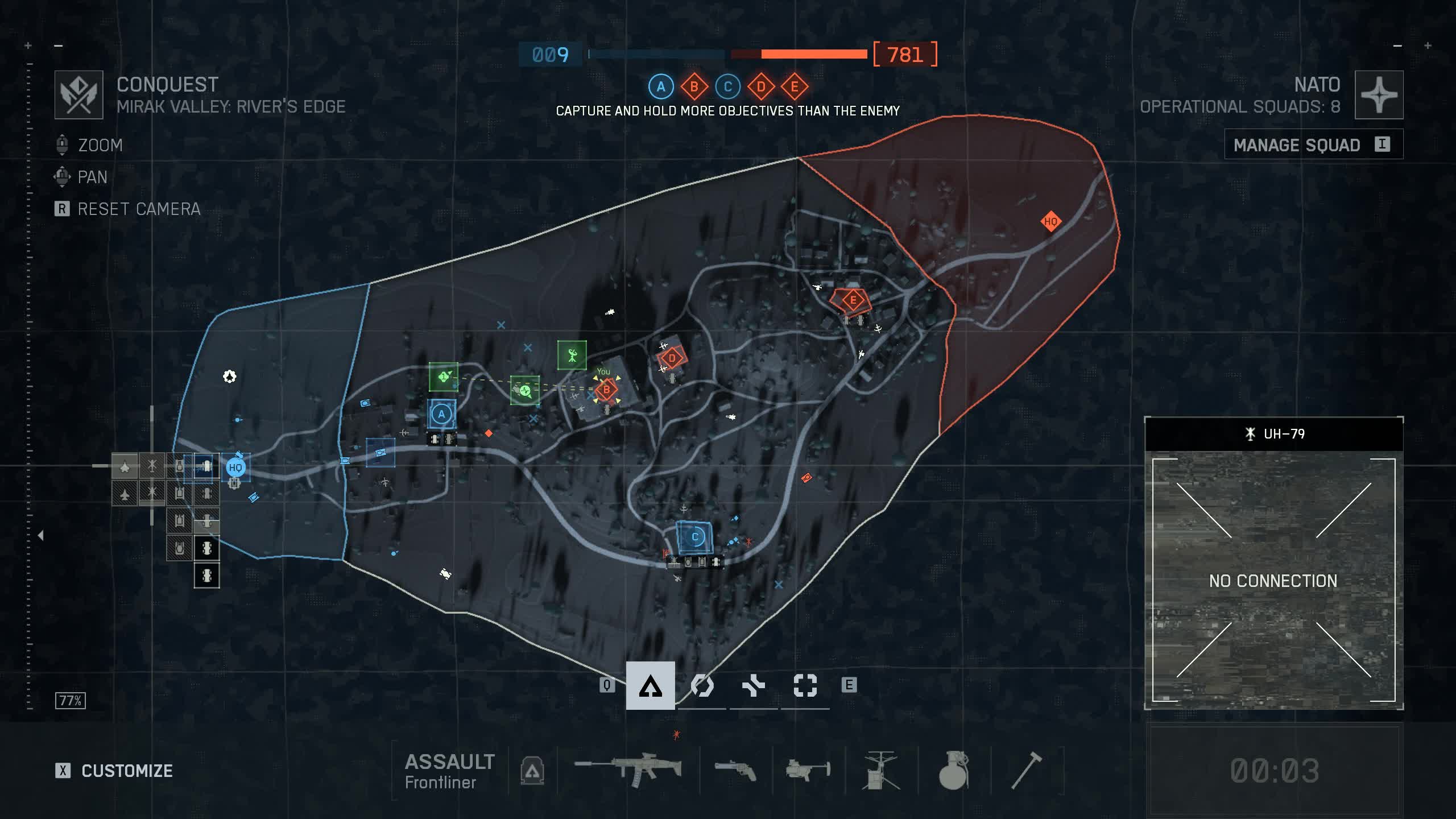
Task: Select the green spawn beacon marker
Action: [x=572, y=355]
